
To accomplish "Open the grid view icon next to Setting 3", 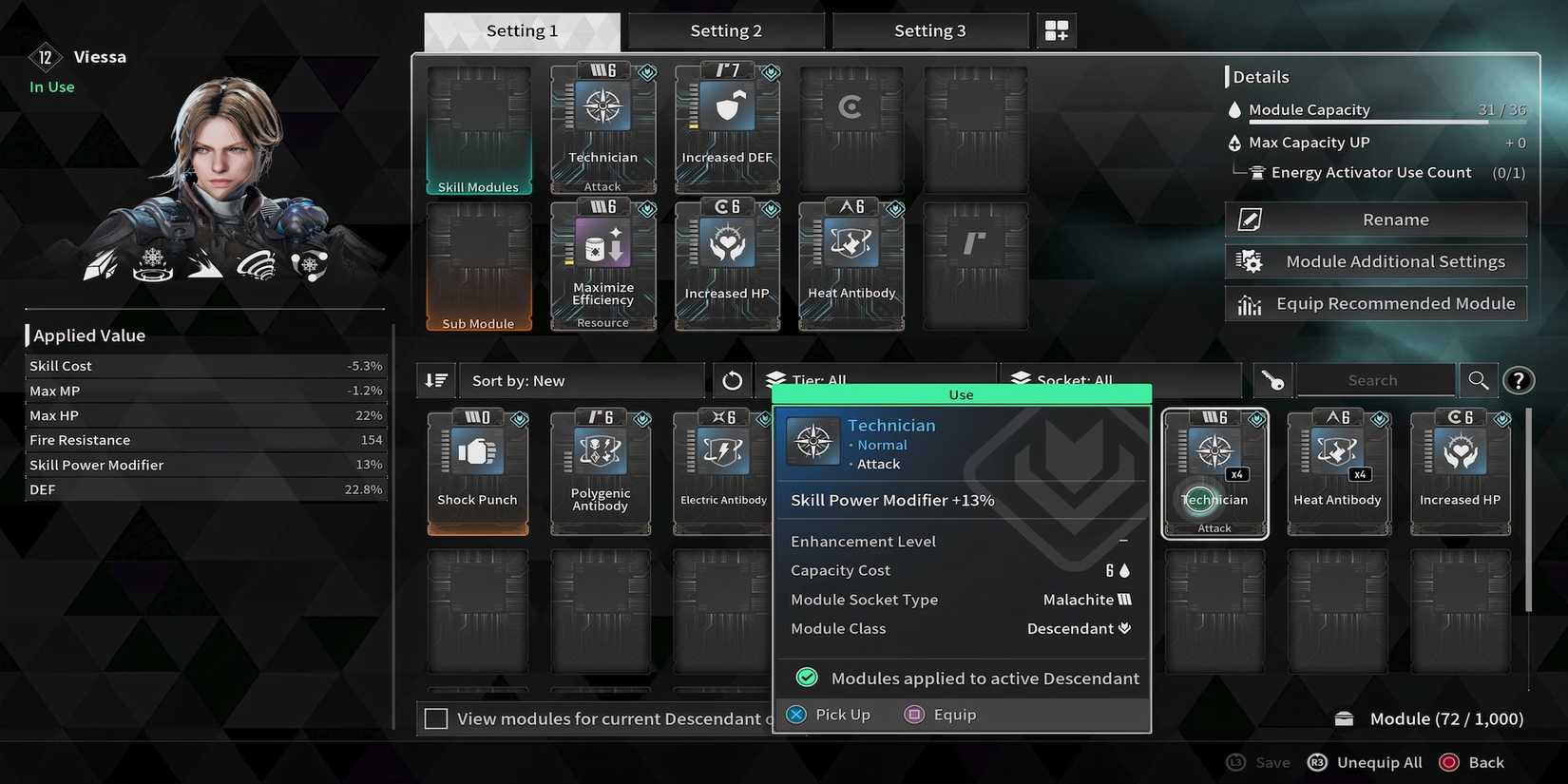I will (x=1056, y=29).
